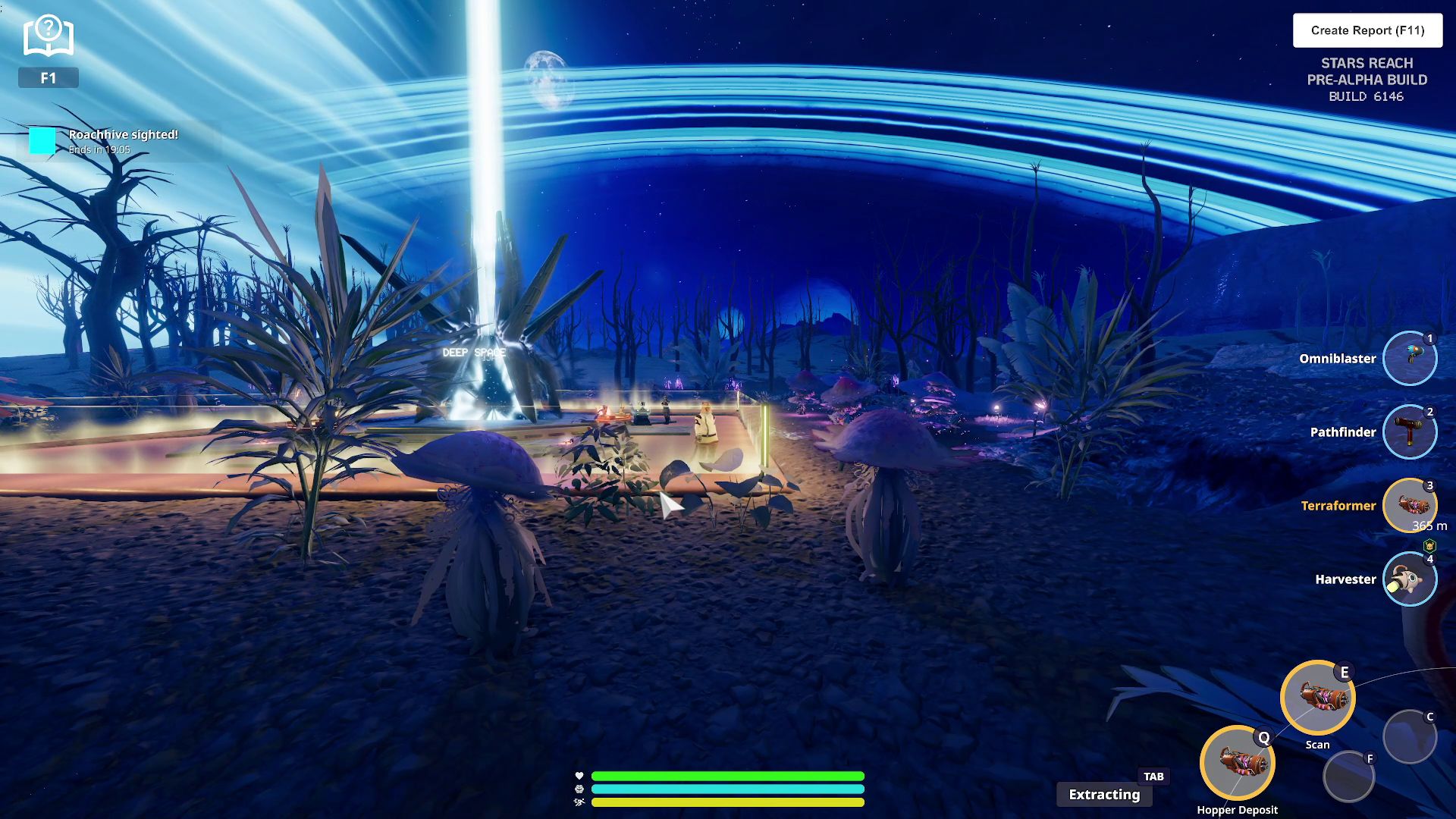Activate the Scan ability icon

(1317, 698)
